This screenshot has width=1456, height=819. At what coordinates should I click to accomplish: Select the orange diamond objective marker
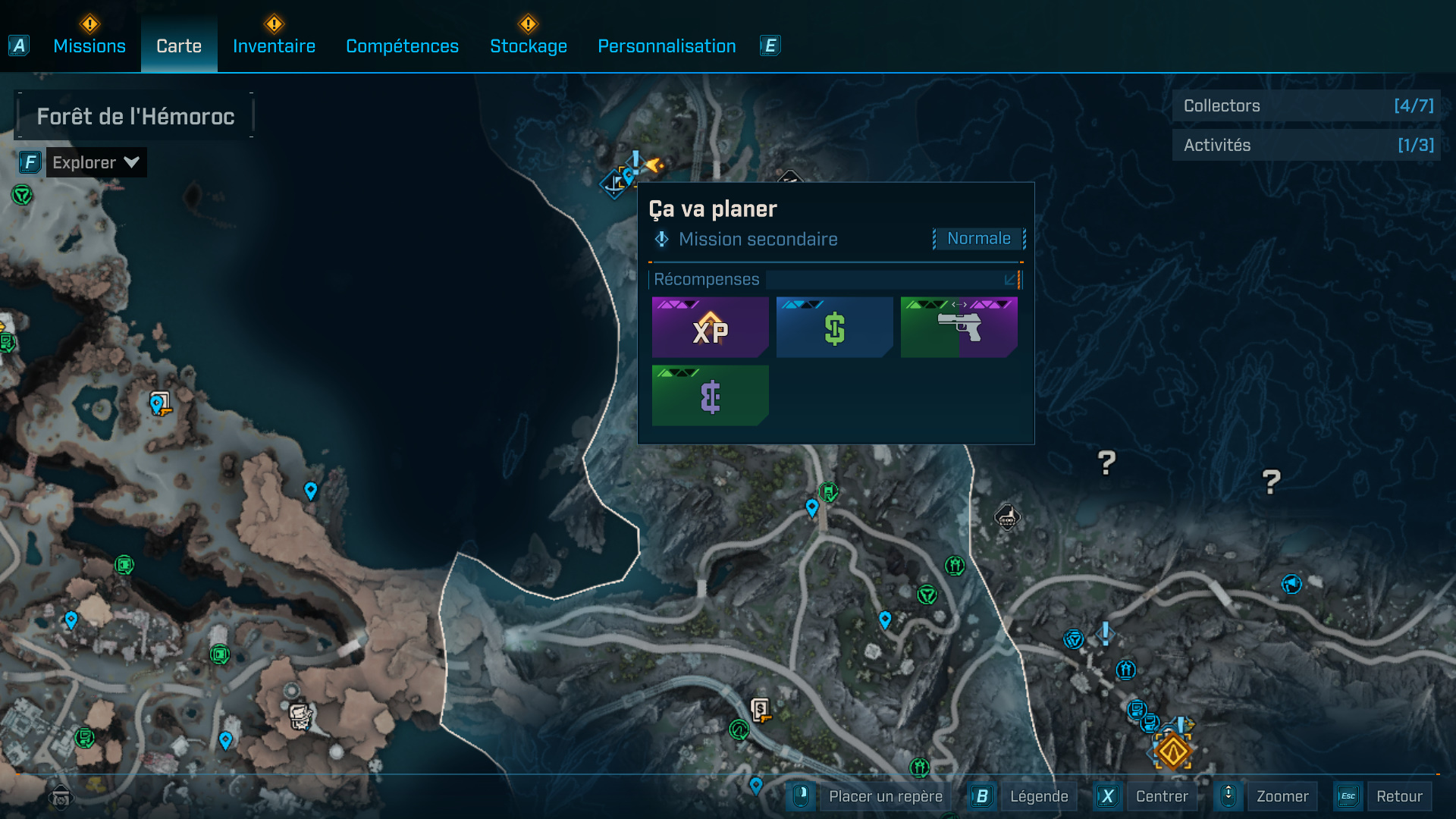pos(1172,752)
